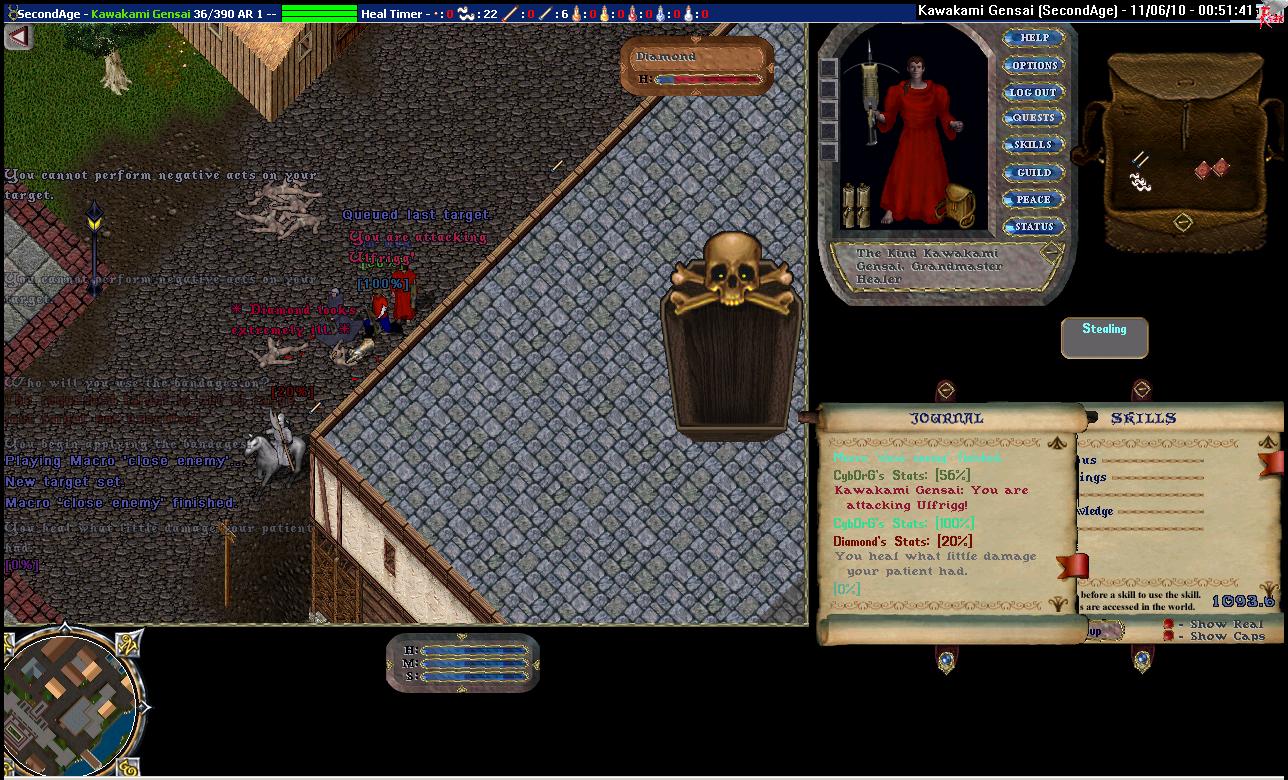Screen dimensions: 1288x780
Task: Open the Guild window
Action: click(x=1033, y=172)
